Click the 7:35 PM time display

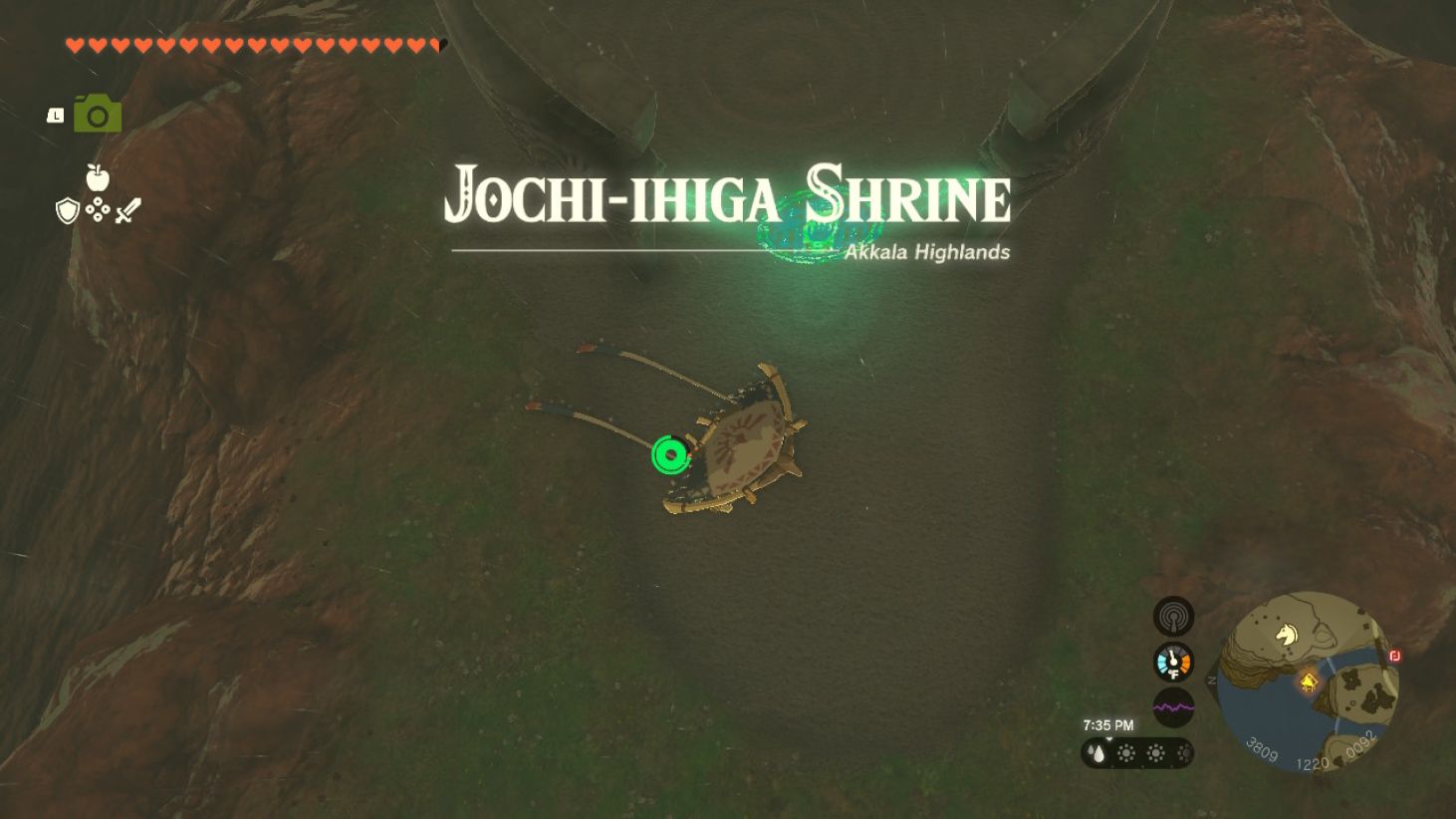[1107, 724]
